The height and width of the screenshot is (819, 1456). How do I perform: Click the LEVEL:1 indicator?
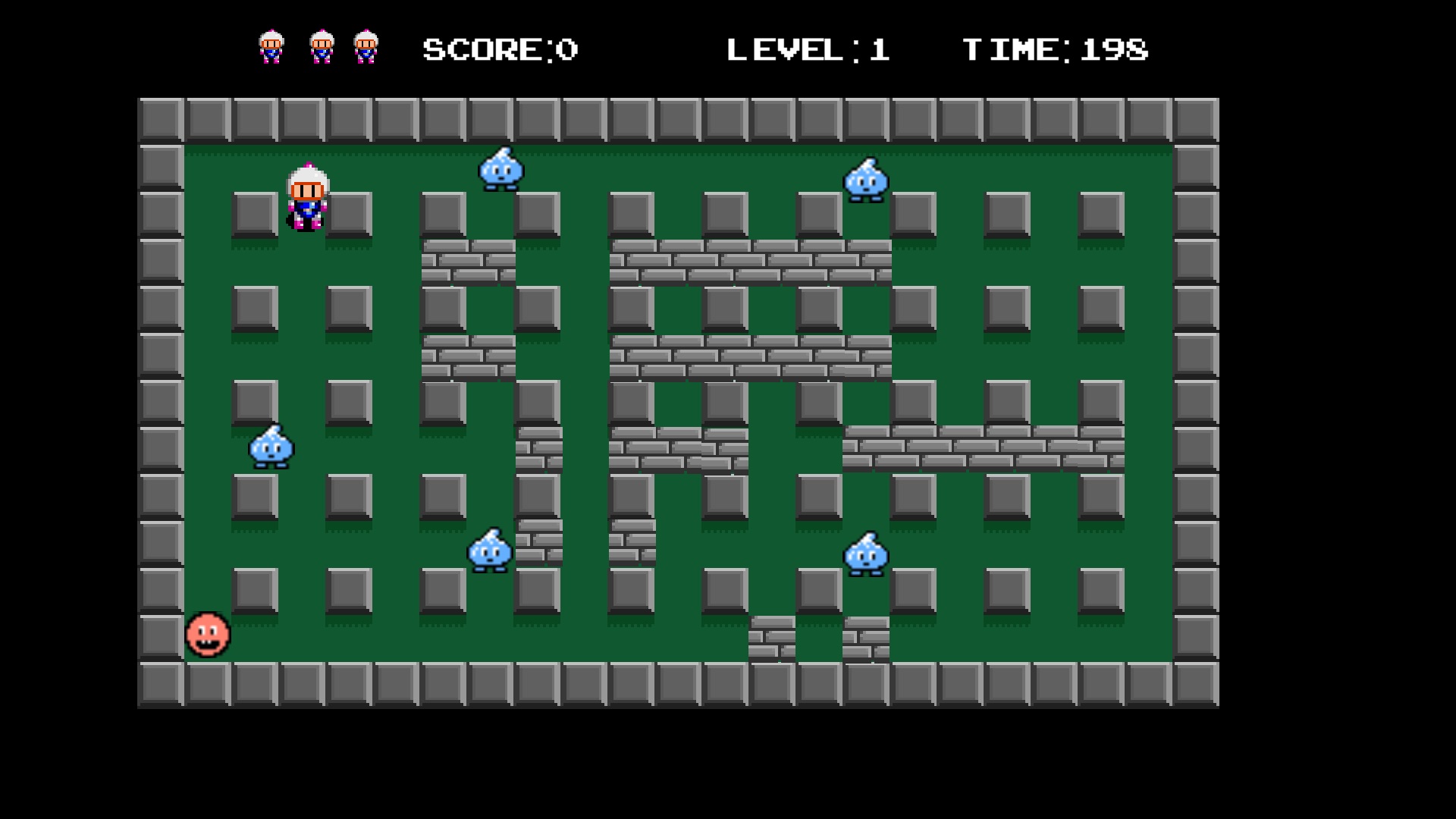[x=808, y=49]
